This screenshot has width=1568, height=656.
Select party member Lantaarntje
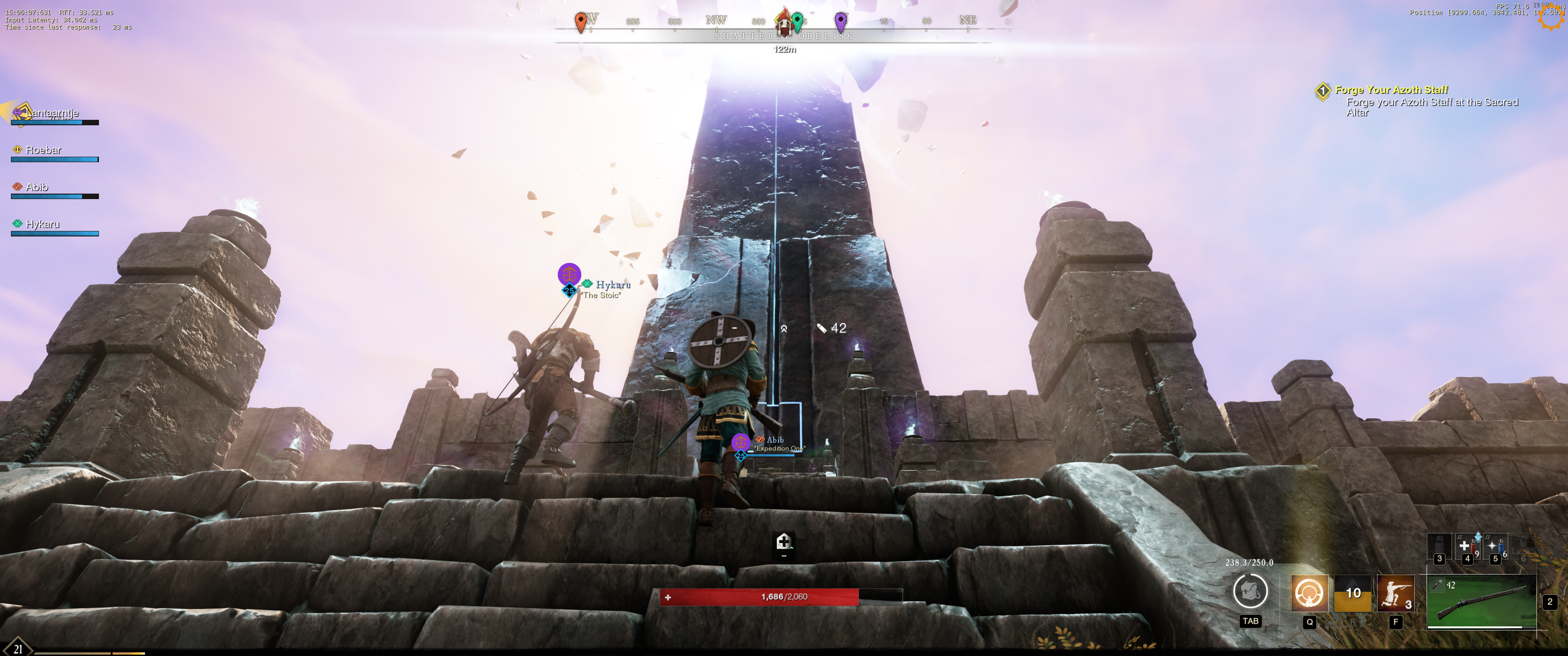(52, 113)
